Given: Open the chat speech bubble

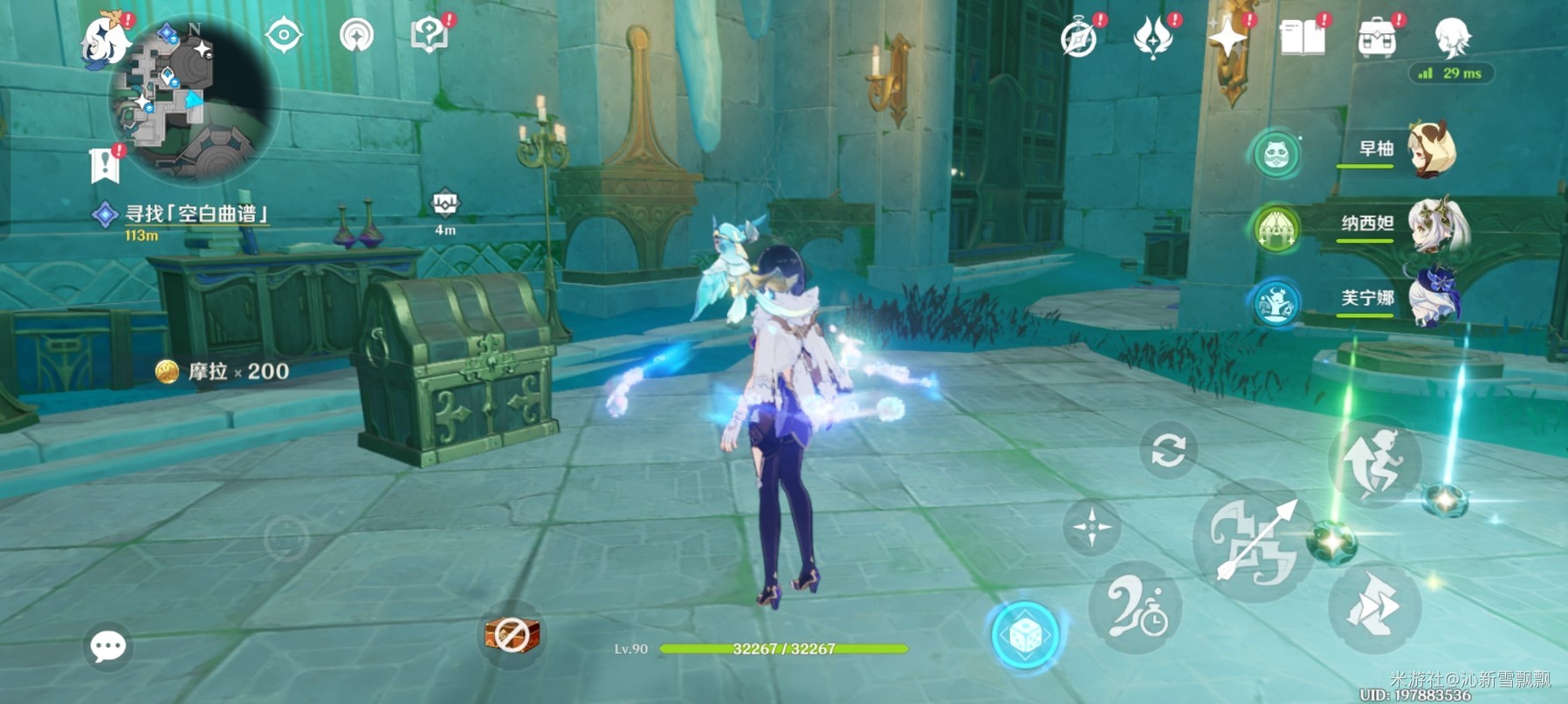Looking at the screenshot, I should 108,646.
